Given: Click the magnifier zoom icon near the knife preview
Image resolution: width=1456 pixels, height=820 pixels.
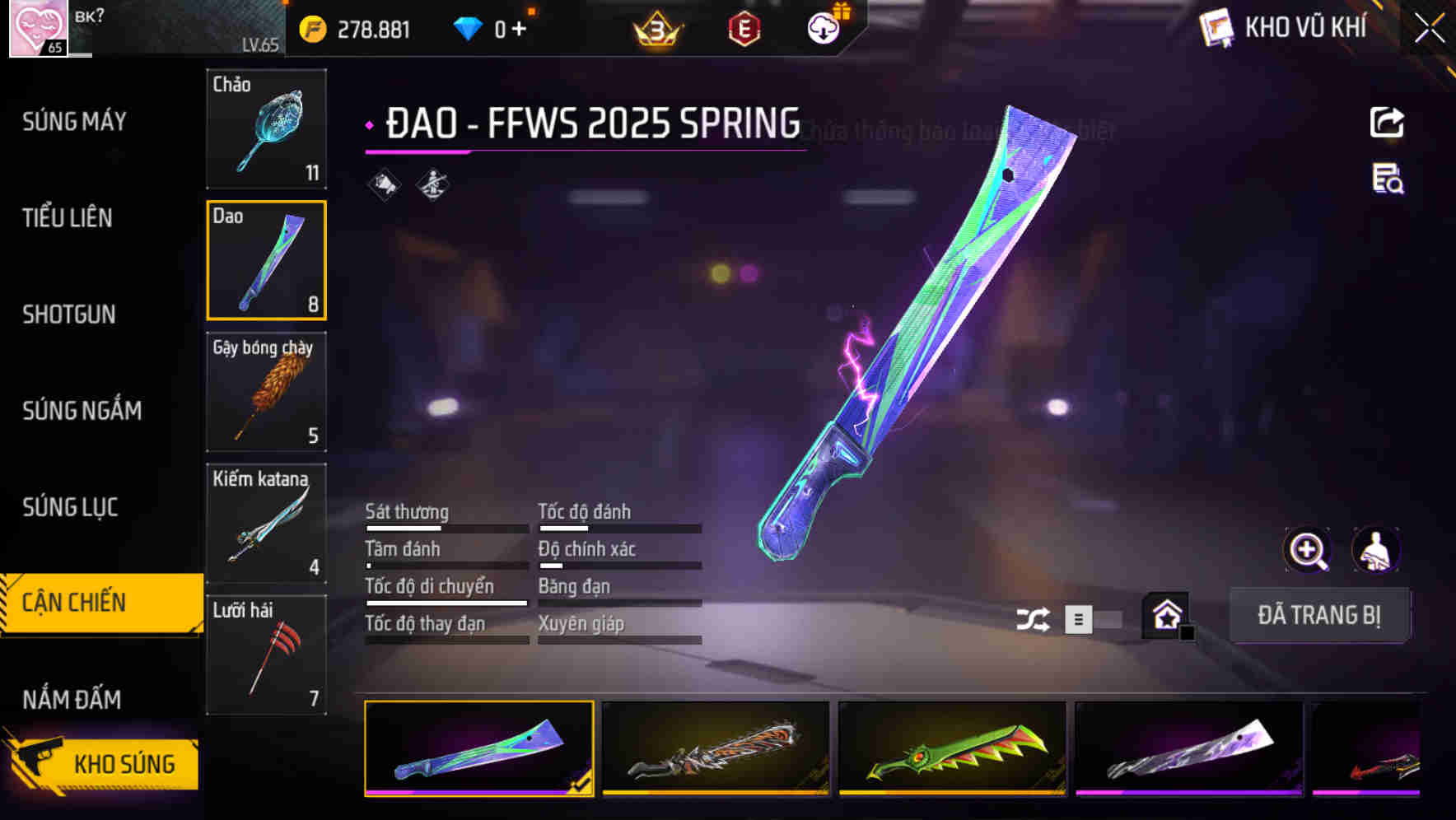Looking at the screenshot, I should tap(1308, 549).
